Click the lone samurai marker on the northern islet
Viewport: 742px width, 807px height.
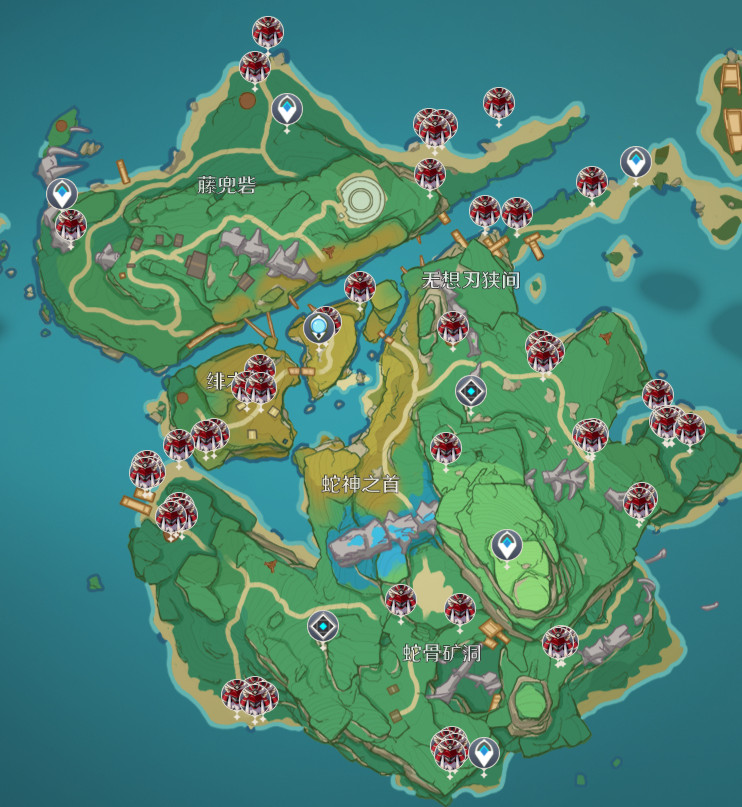pyautogui.click(x=498, y=103)
